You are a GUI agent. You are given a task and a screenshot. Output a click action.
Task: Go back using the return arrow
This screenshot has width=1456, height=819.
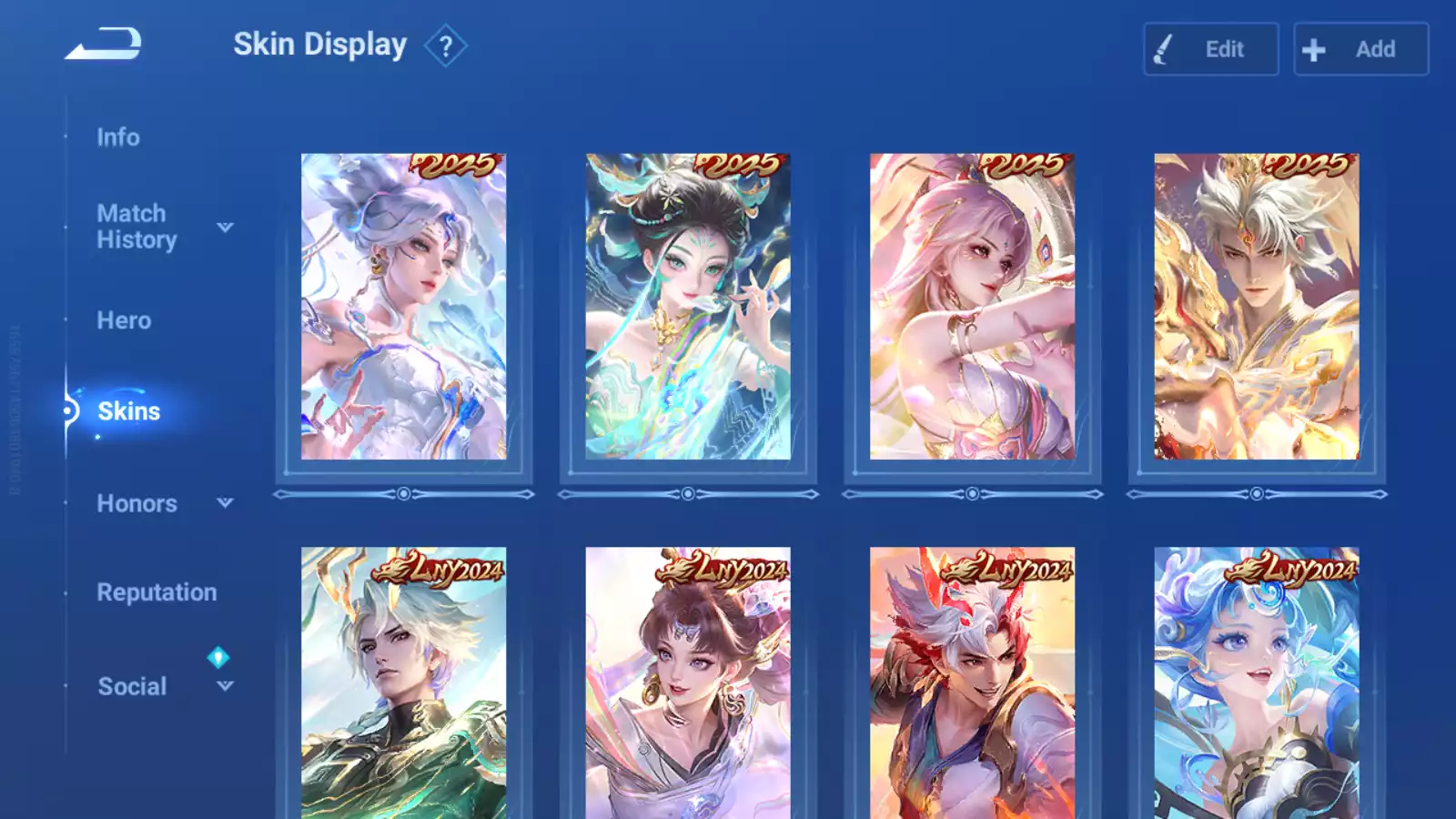(x=104, y=44)
